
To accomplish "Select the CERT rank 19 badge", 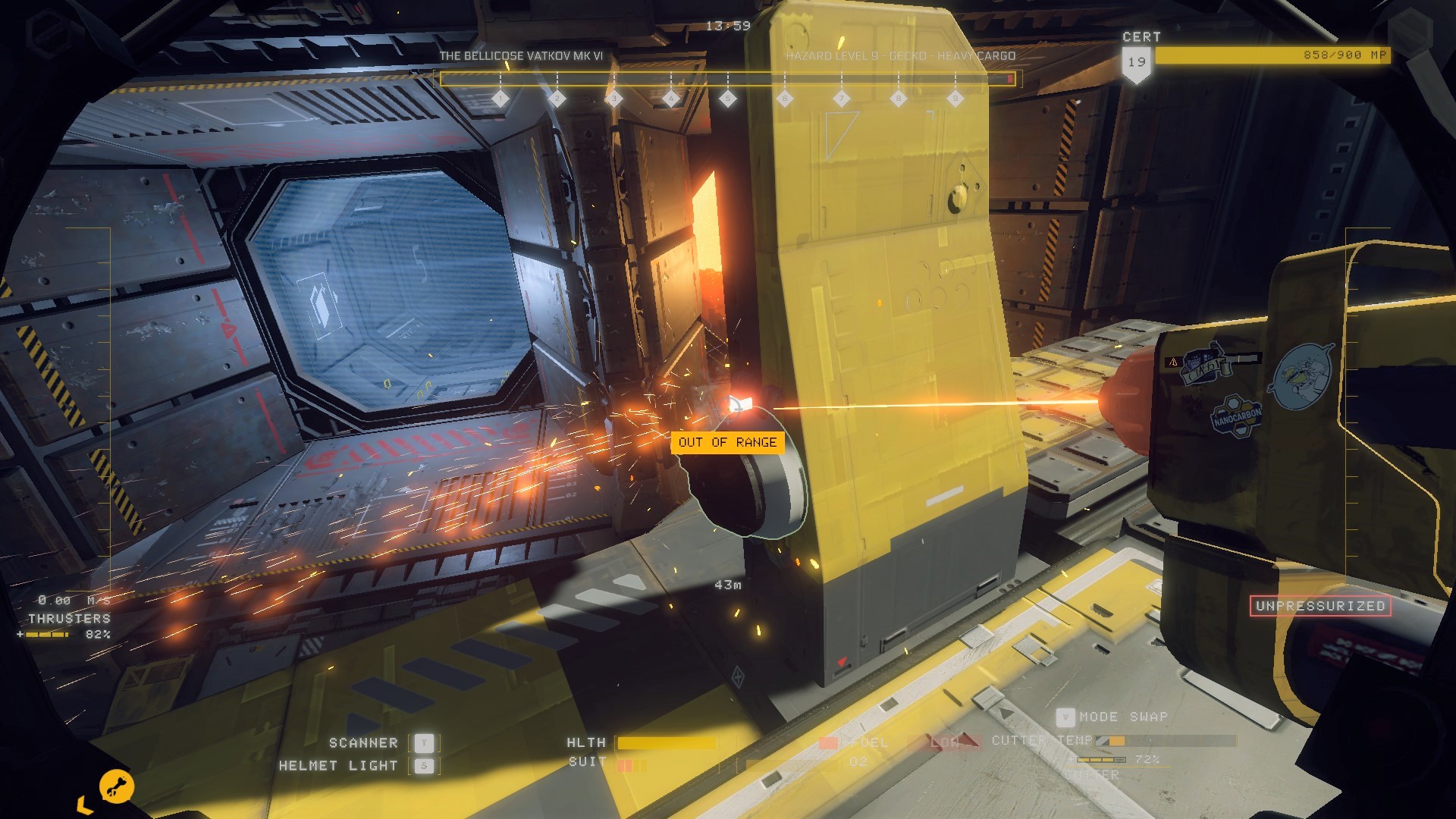I will coord(1136,63).
